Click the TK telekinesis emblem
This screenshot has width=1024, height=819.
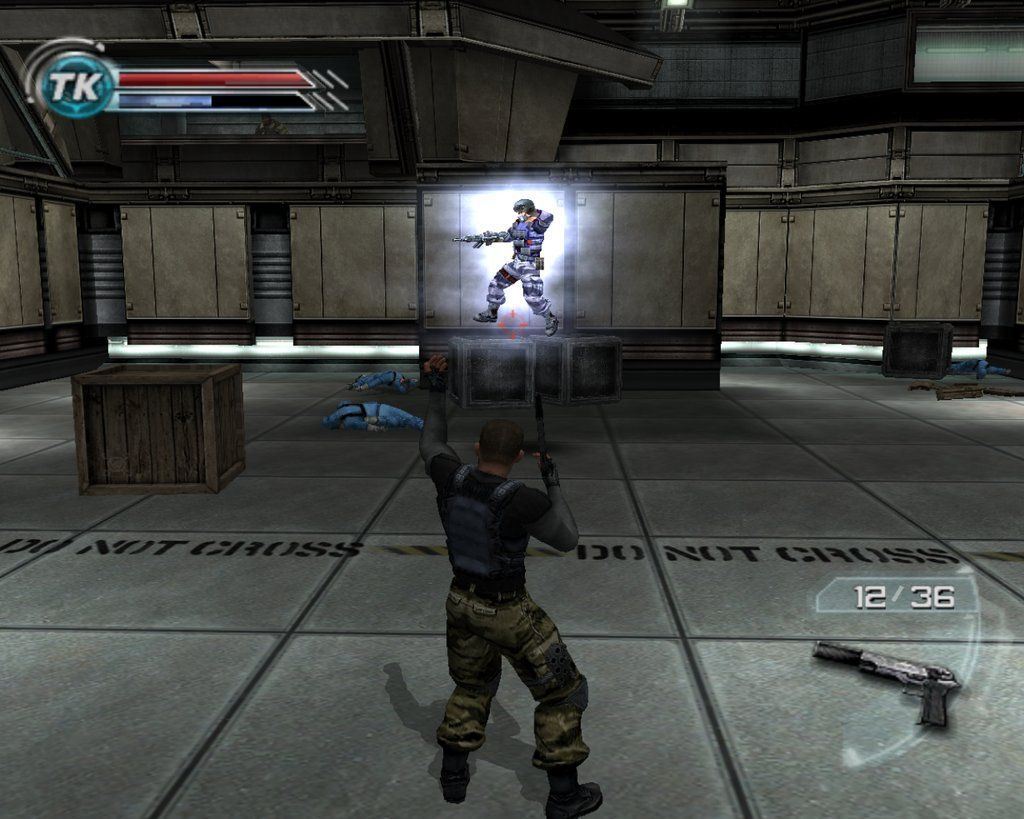[74, 86]
